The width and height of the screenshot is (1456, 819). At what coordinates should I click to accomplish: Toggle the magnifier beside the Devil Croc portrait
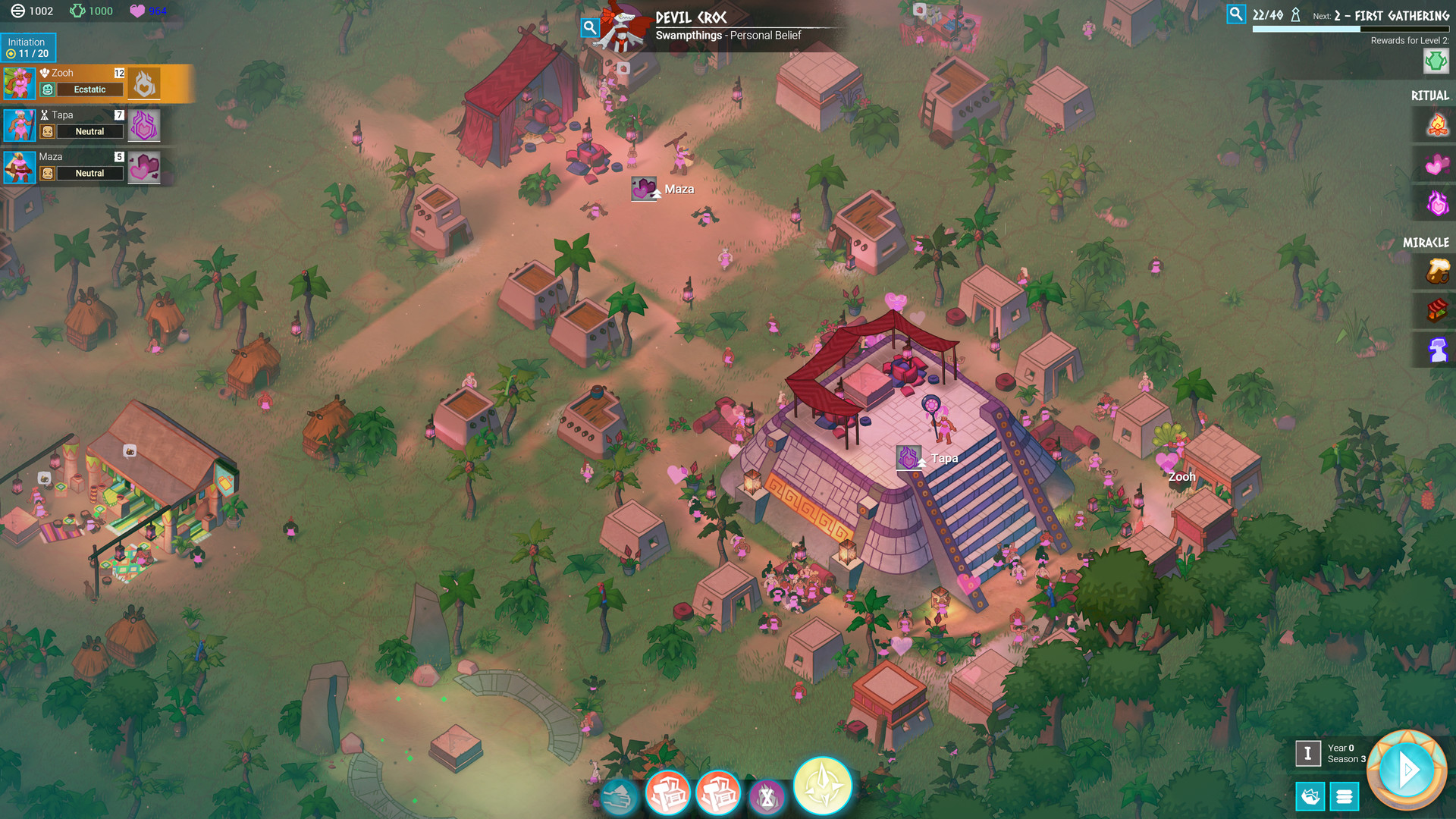click(x=589, y=27)
